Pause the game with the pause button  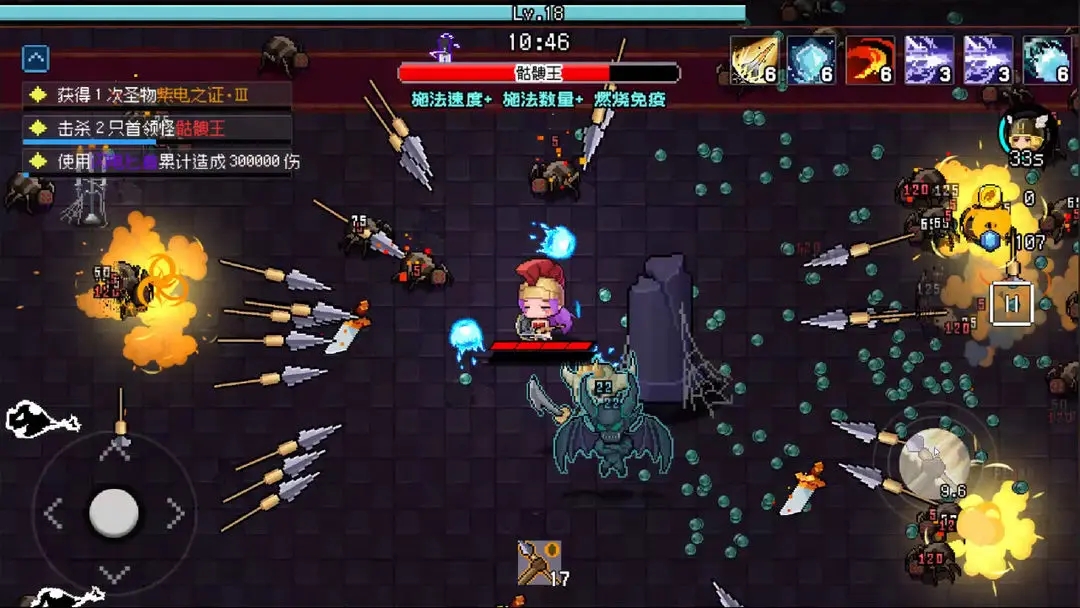[x=1011, y=304]
